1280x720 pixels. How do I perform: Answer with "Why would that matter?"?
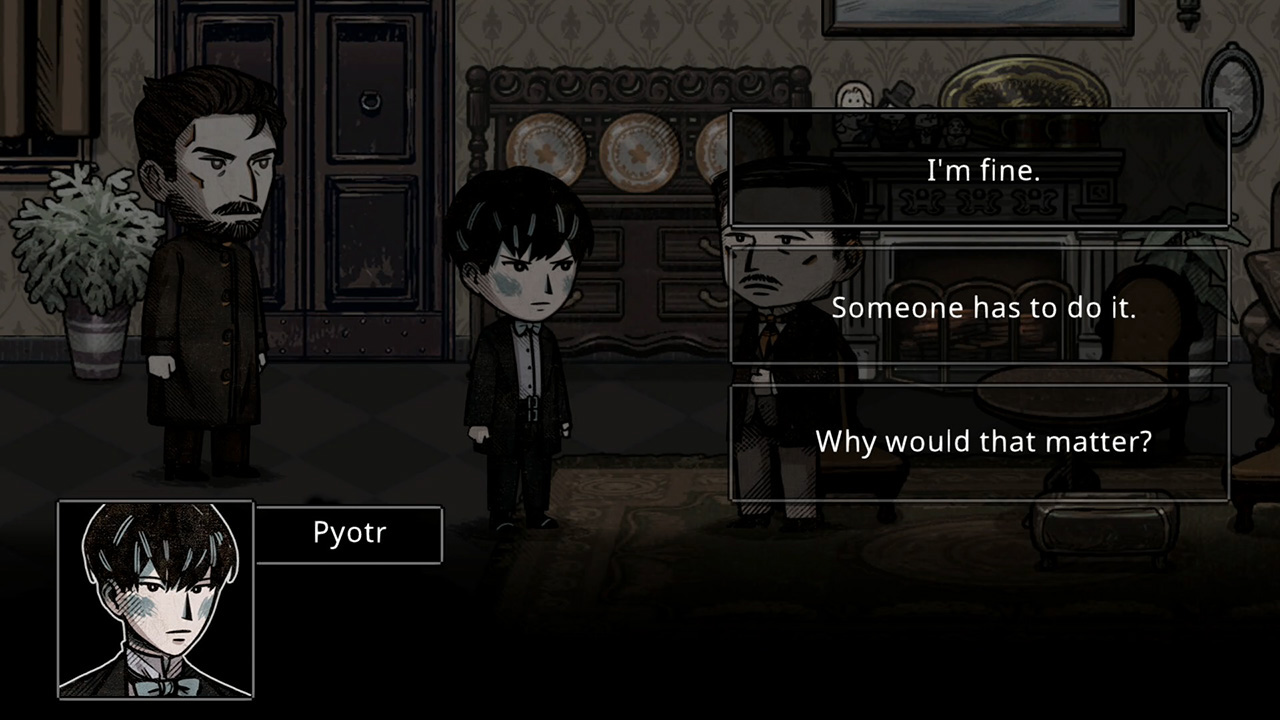pos(980,442)
